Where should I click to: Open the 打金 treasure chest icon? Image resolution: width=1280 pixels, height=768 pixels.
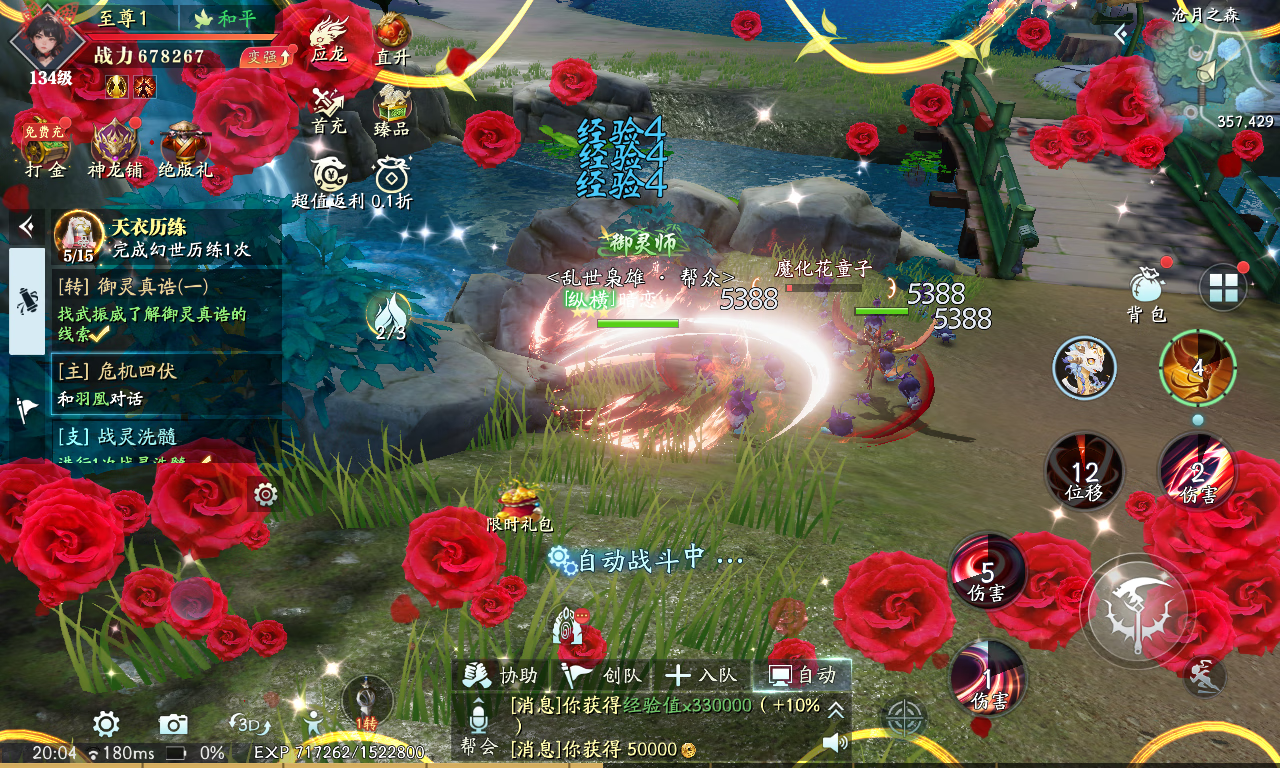point(44,148)
